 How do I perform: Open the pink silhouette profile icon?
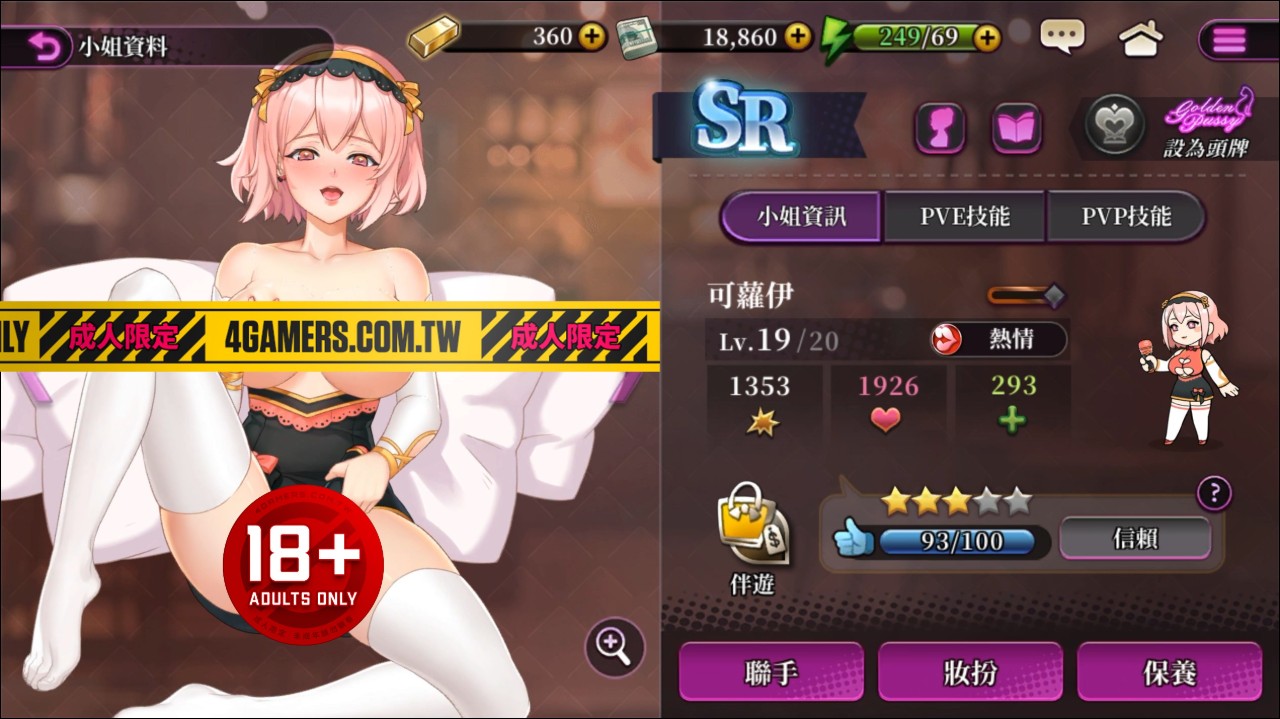[x=940, y=129]
